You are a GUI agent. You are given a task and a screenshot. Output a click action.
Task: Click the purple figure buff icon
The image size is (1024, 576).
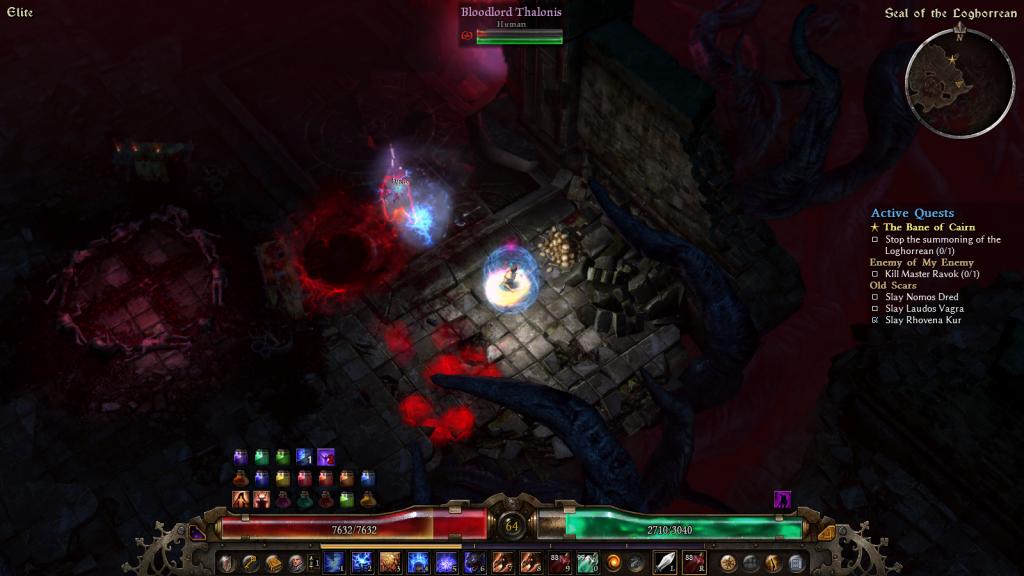pyautogui.click(x=325, y=457)
